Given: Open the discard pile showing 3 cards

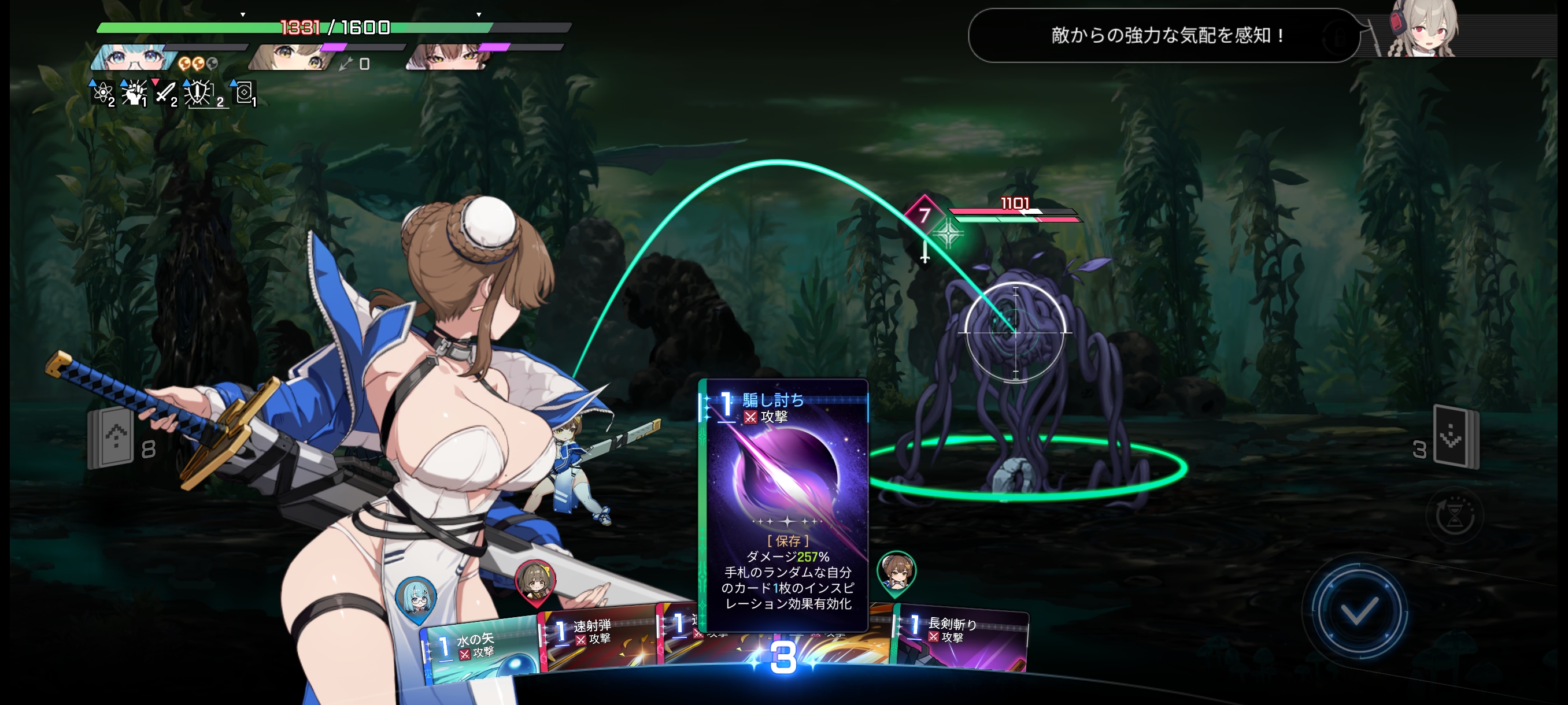Looking at the screenshot, I should 1456,436.
